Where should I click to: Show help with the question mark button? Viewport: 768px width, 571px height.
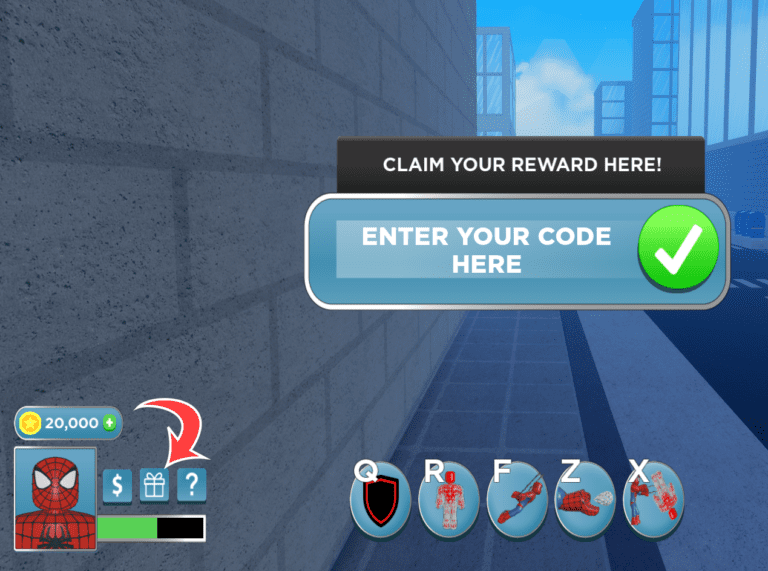pyautogui.click(x=192, y=486)
